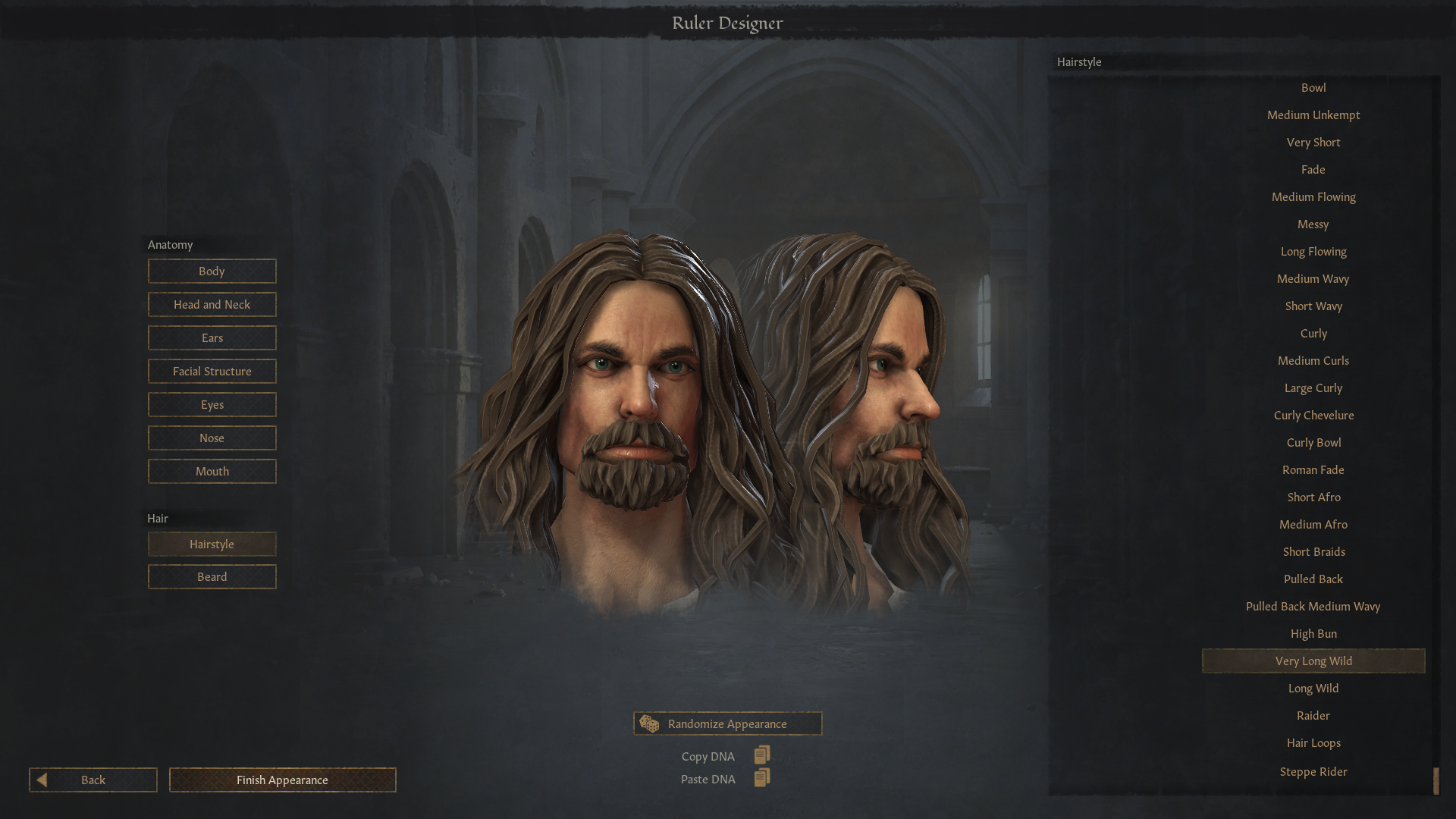This screenshot has width=1456, height=819.
Task: Apply the Roman Fade hairstyle
Action: (x=1313, y=470)
